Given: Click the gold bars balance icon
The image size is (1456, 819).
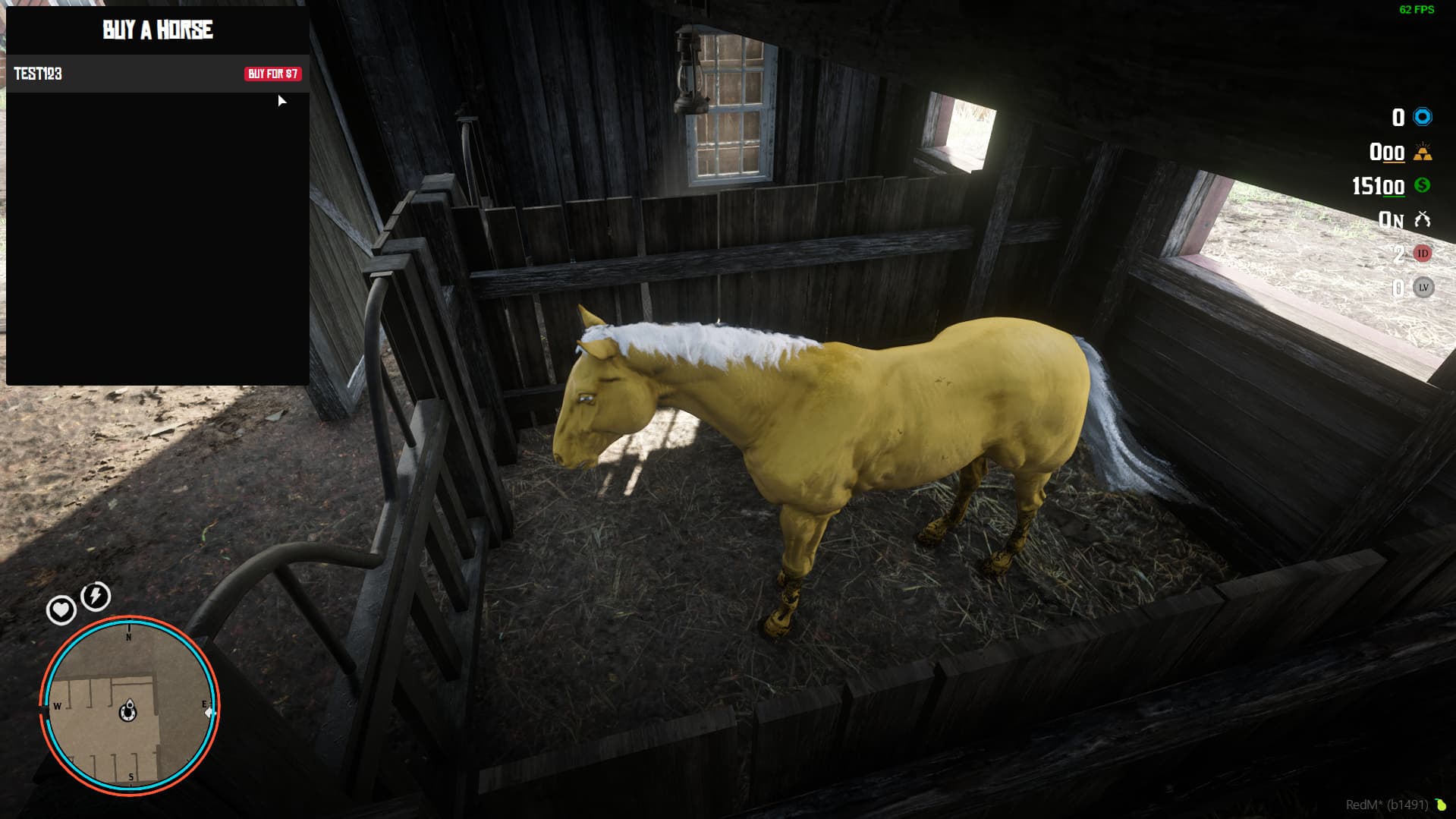Looking at the screenshot, I should click(x=1423, y=153).
